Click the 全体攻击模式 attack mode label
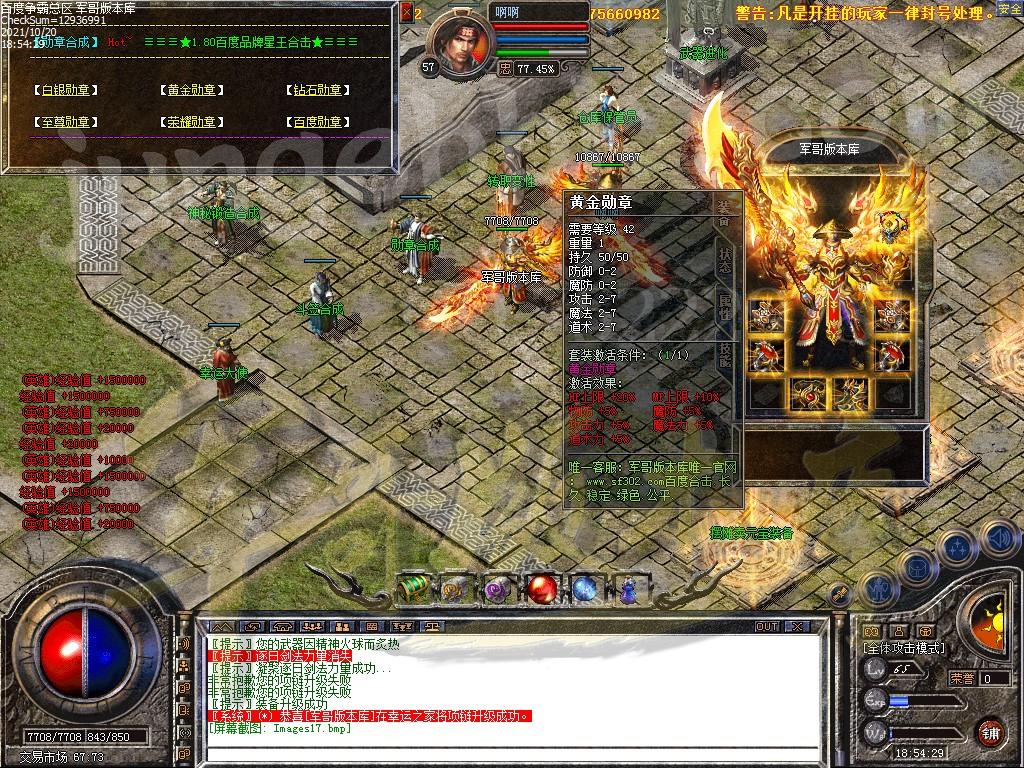Viewport: 1024px width, 768px height. [x=904, y=648]
